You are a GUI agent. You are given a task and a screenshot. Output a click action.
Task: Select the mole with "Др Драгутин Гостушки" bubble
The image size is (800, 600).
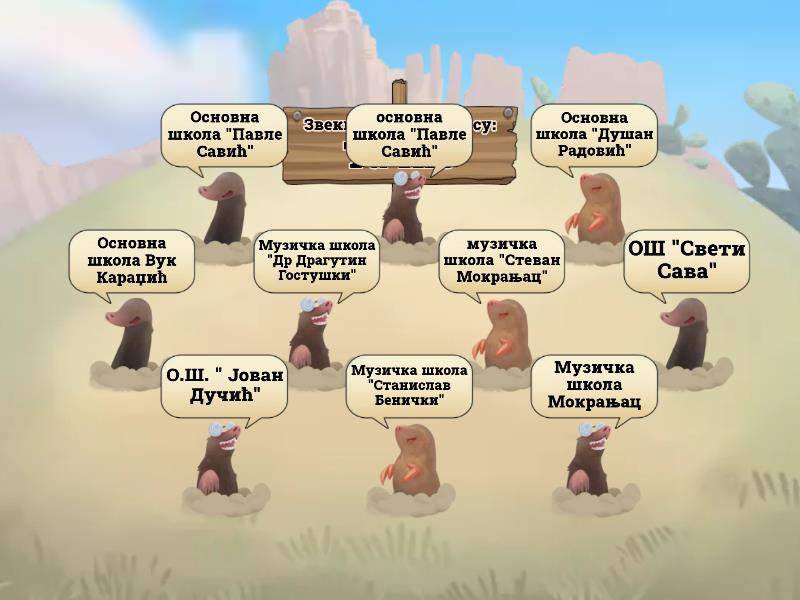(x=312, y=333)
